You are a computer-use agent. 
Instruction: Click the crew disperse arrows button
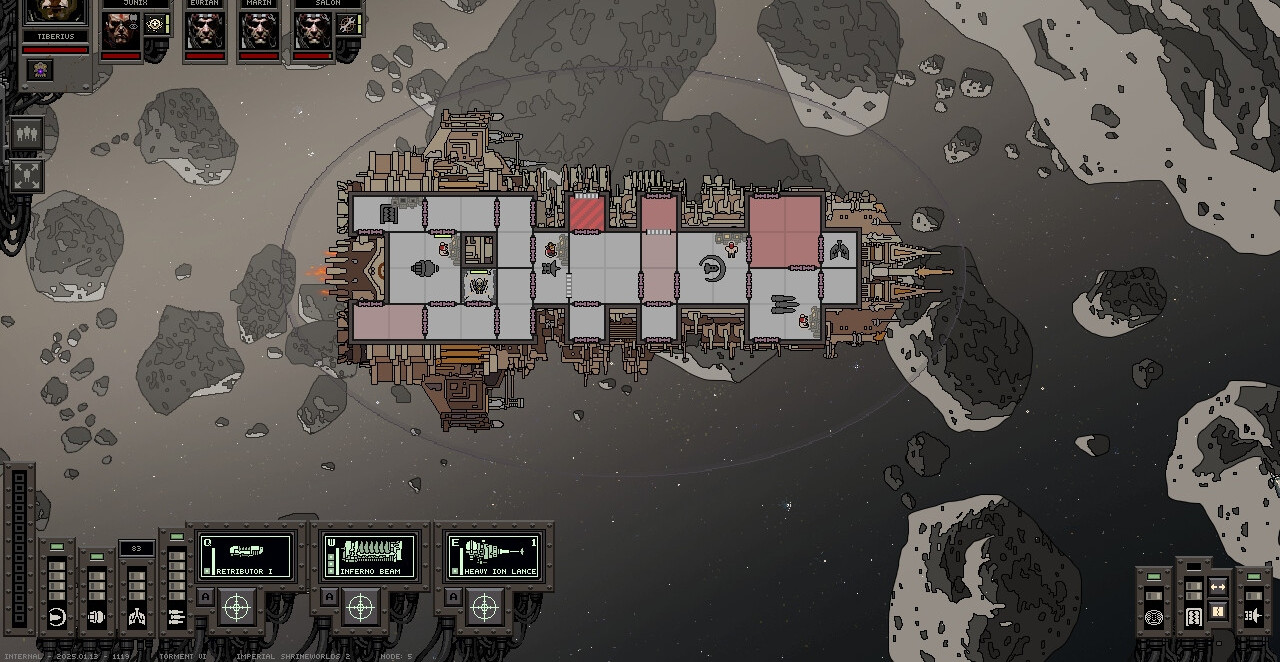click(26, 176)
